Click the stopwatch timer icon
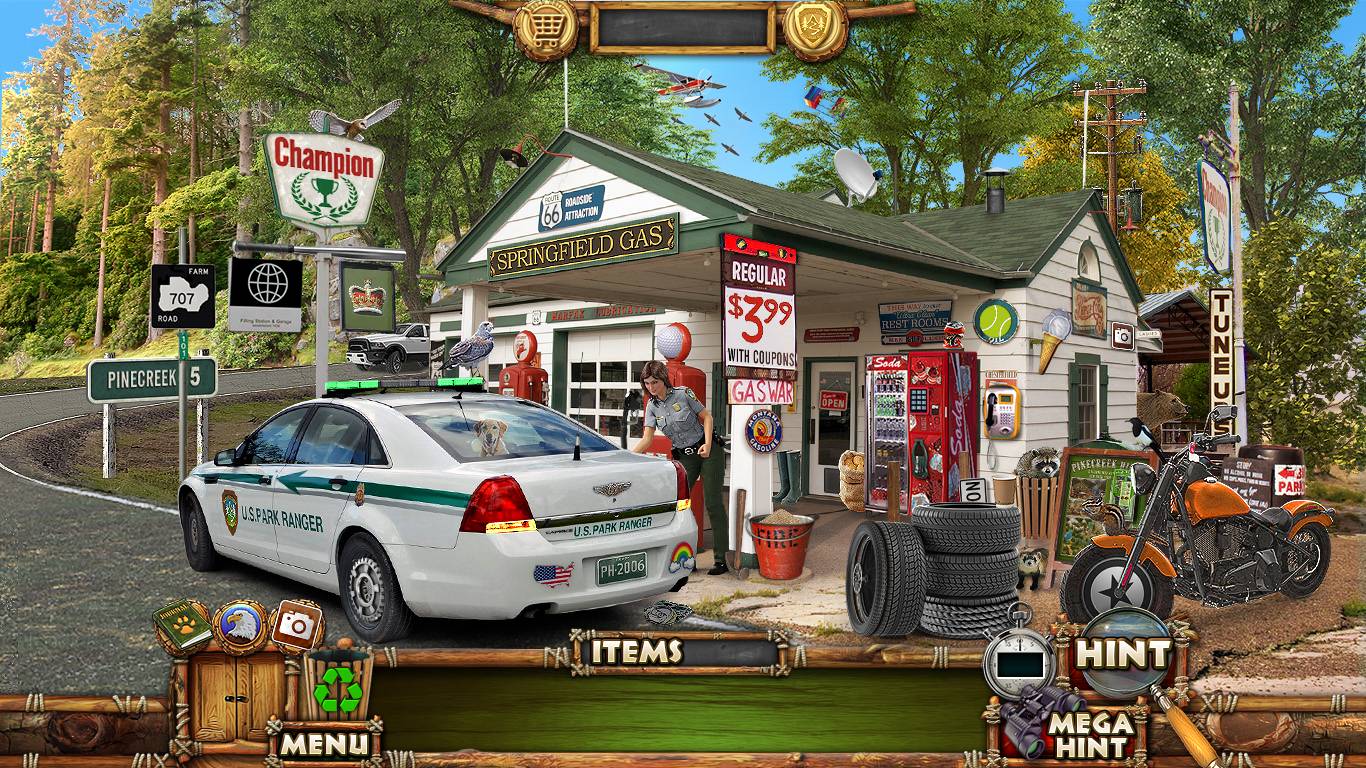 pyautogui.click(x=1020, y=657)
